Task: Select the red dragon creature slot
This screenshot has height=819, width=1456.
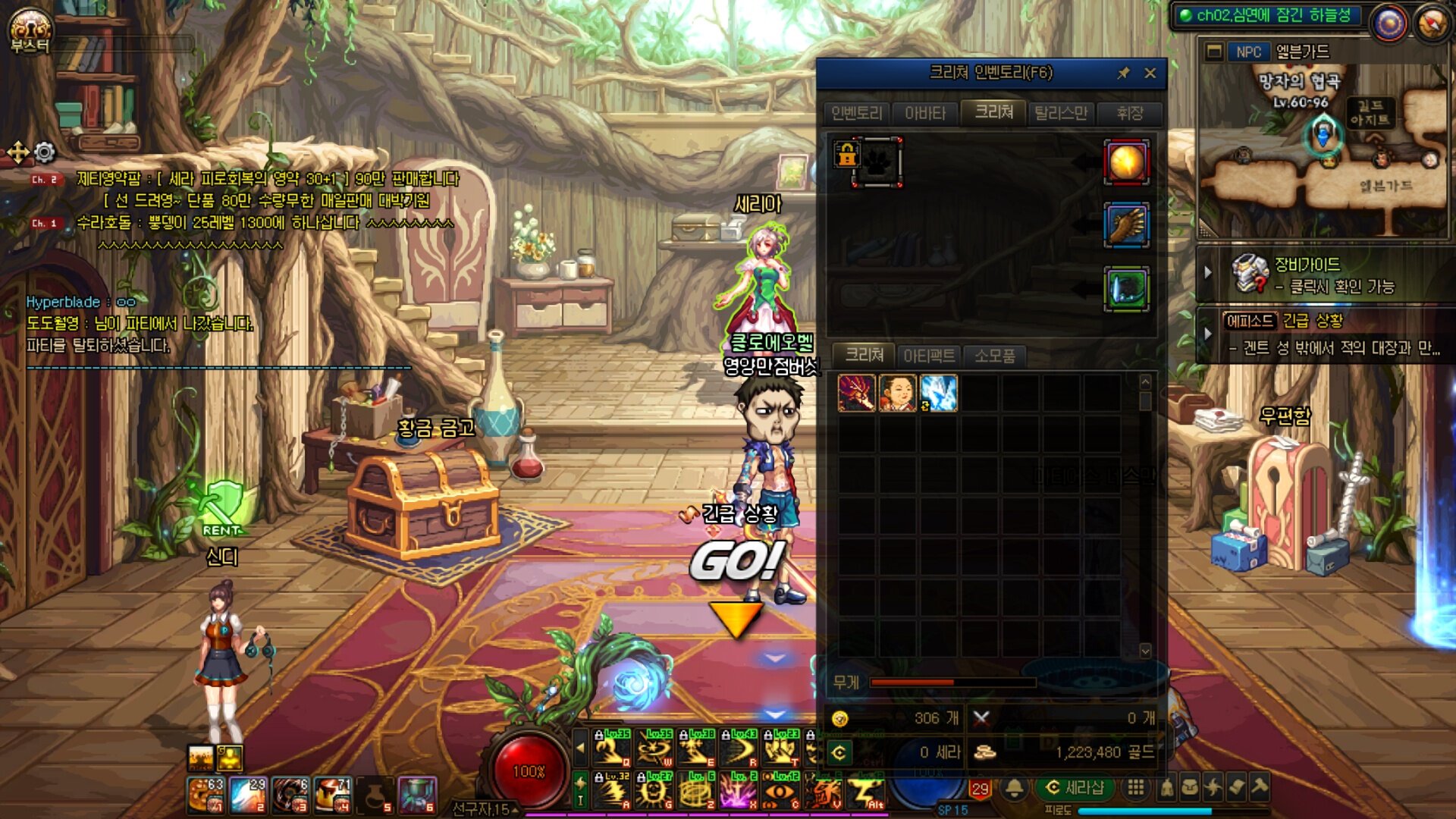Action: click(856, 394)
